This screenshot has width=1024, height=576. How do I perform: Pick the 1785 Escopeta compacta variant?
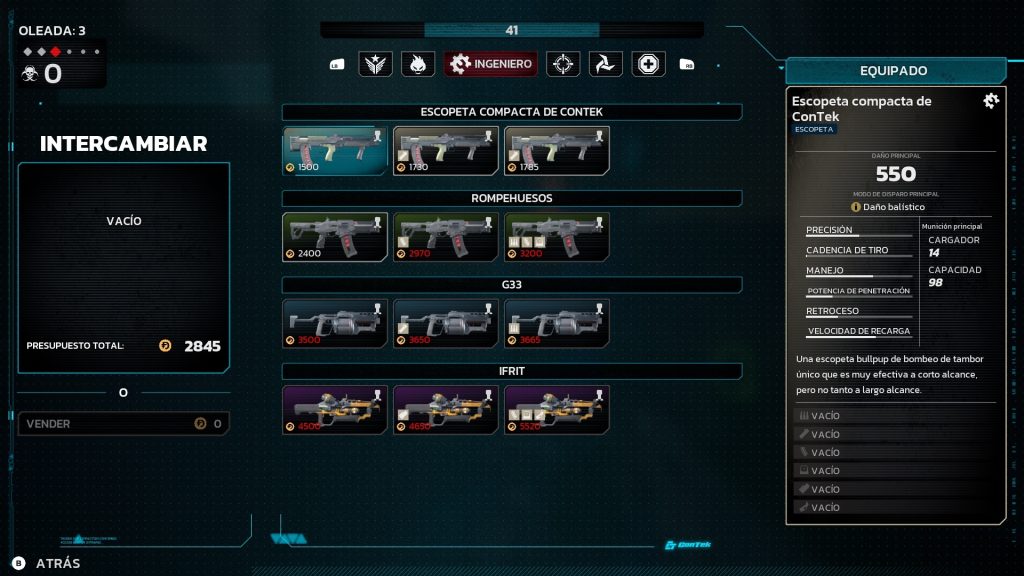[557, 150]
